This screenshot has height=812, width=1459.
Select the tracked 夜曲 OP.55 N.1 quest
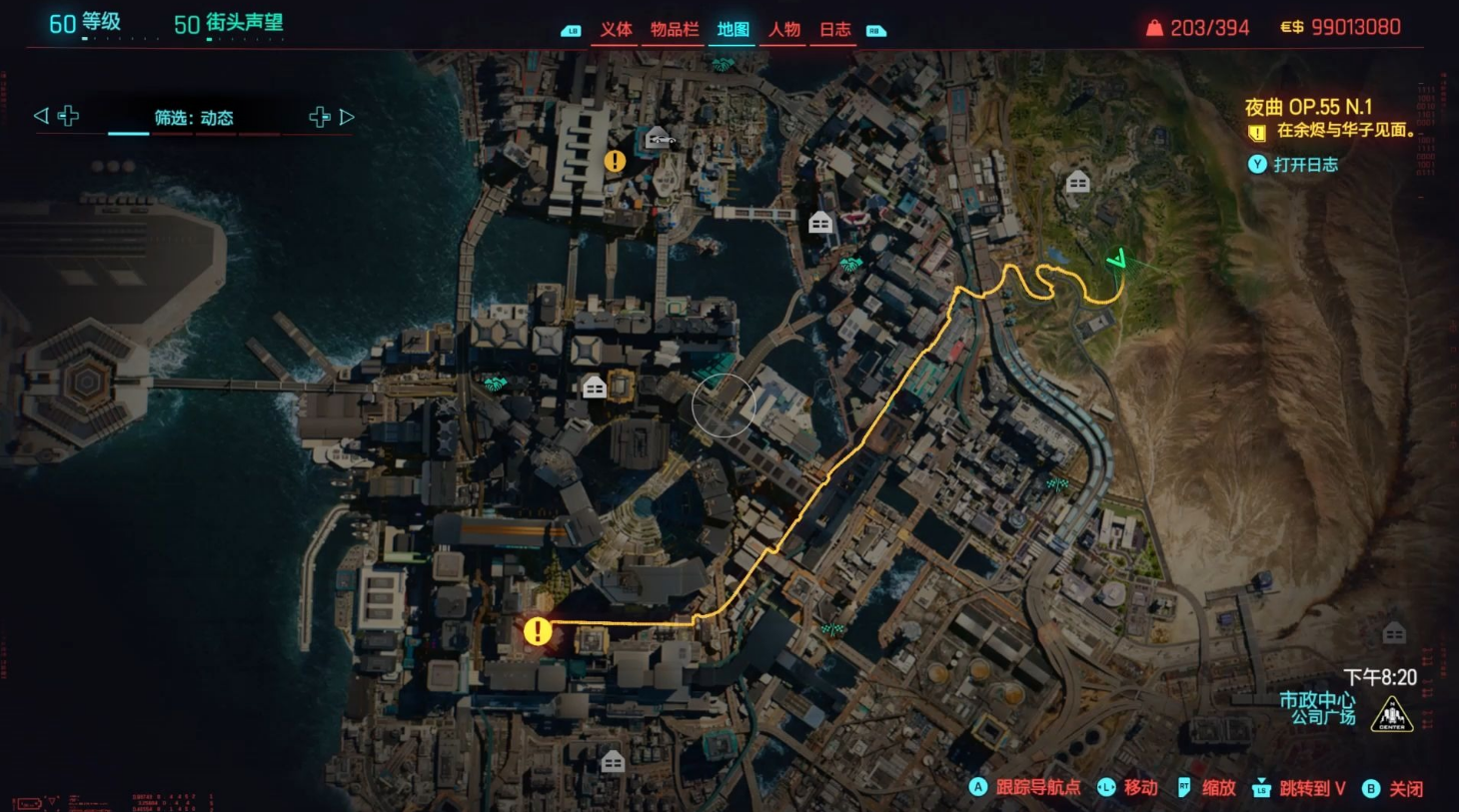coord(1308,107)
